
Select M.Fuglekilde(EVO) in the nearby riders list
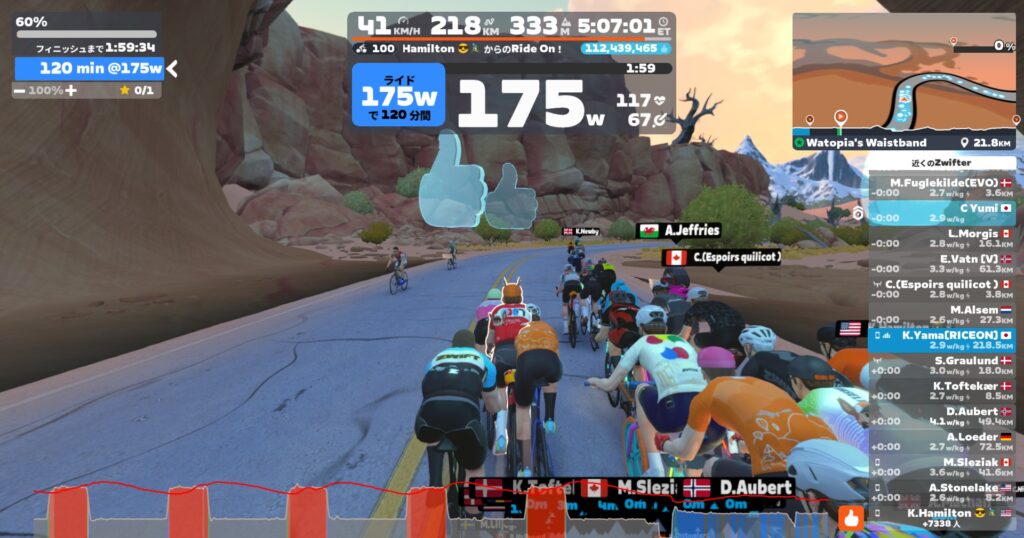click(941, 188)
